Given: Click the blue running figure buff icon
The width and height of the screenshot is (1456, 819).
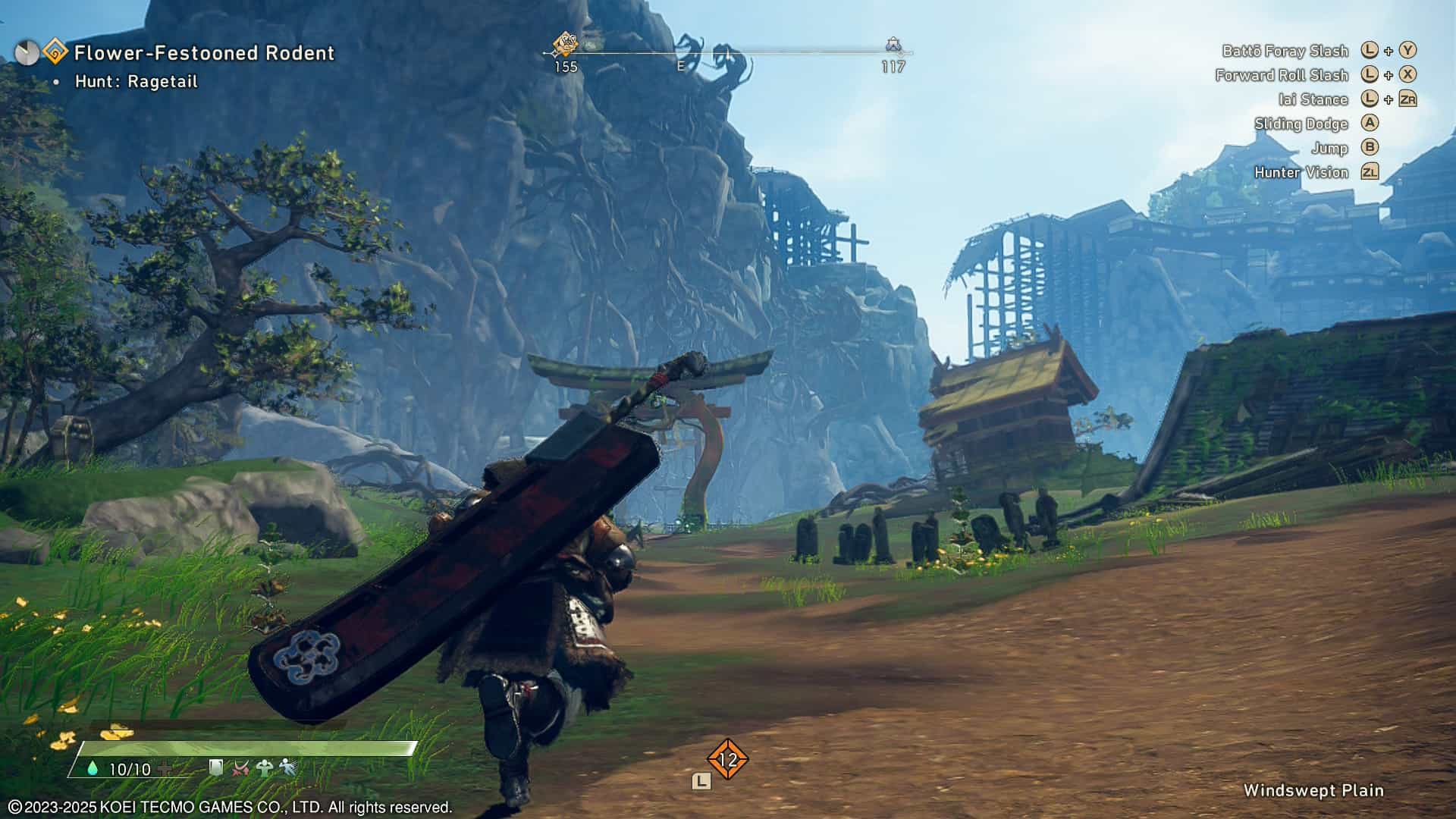Looking at the screenshot, I should coord(287,768).
